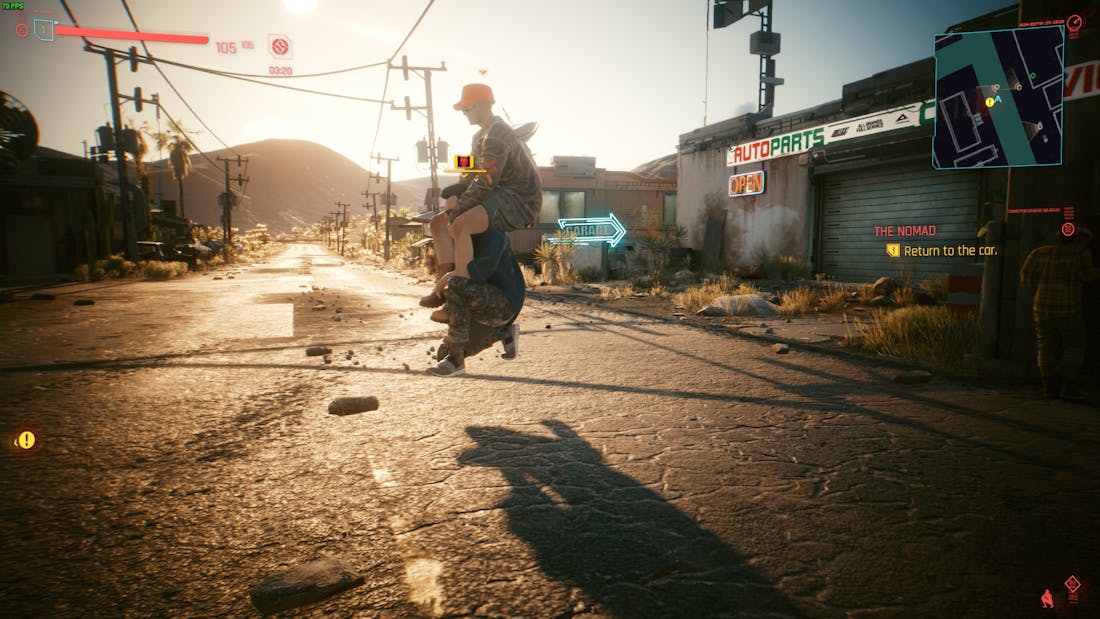The height and width of the screenshot is (619, 1100).
Task: Click the yellow exclamation alert icon at the screen edge
Action: point(26,439)
